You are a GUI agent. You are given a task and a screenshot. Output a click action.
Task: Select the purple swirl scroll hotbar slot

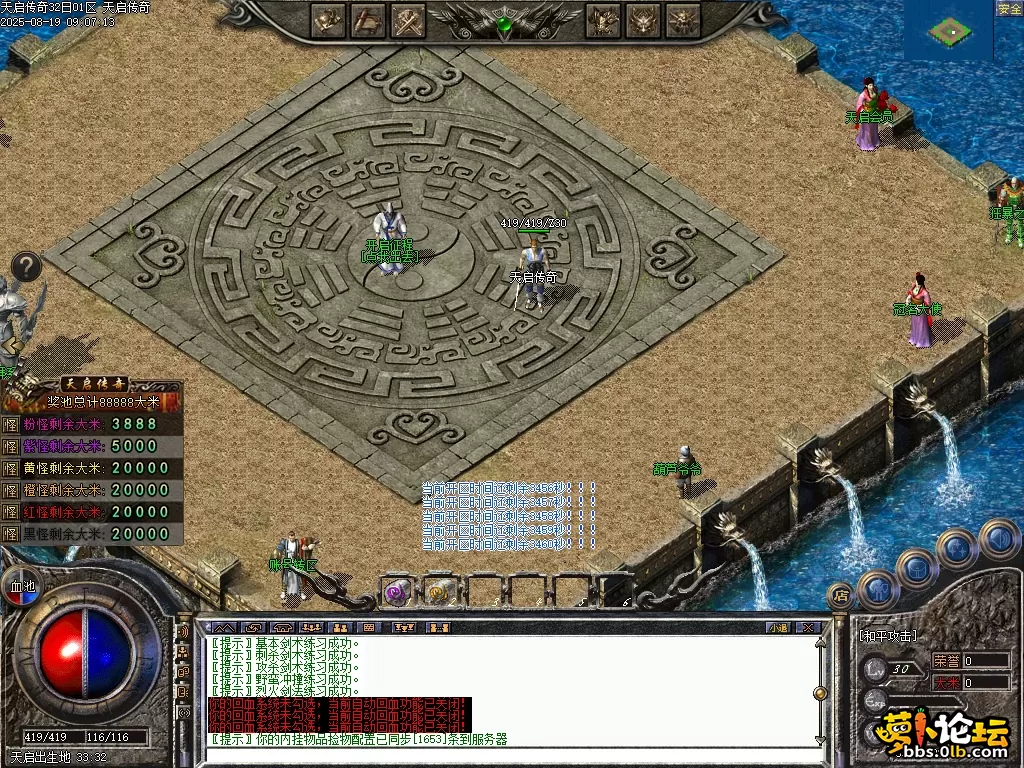(397, 592)
